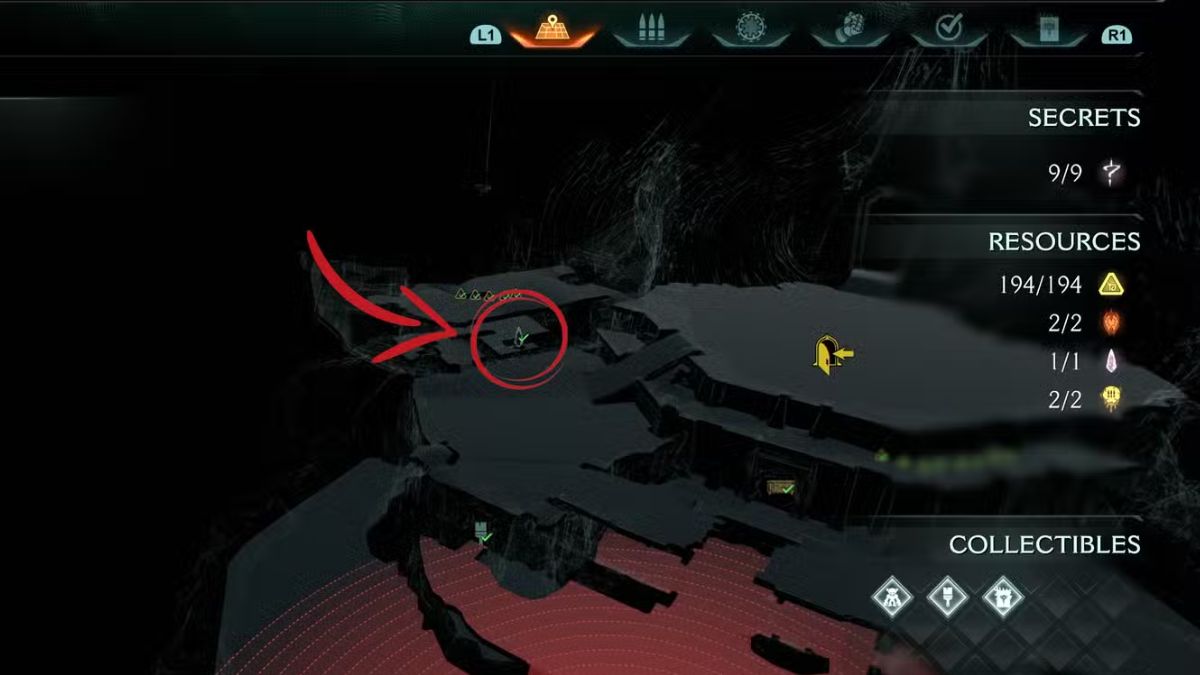Select the yellow door exit marker
1200x675 pixels.
(829, 355)
